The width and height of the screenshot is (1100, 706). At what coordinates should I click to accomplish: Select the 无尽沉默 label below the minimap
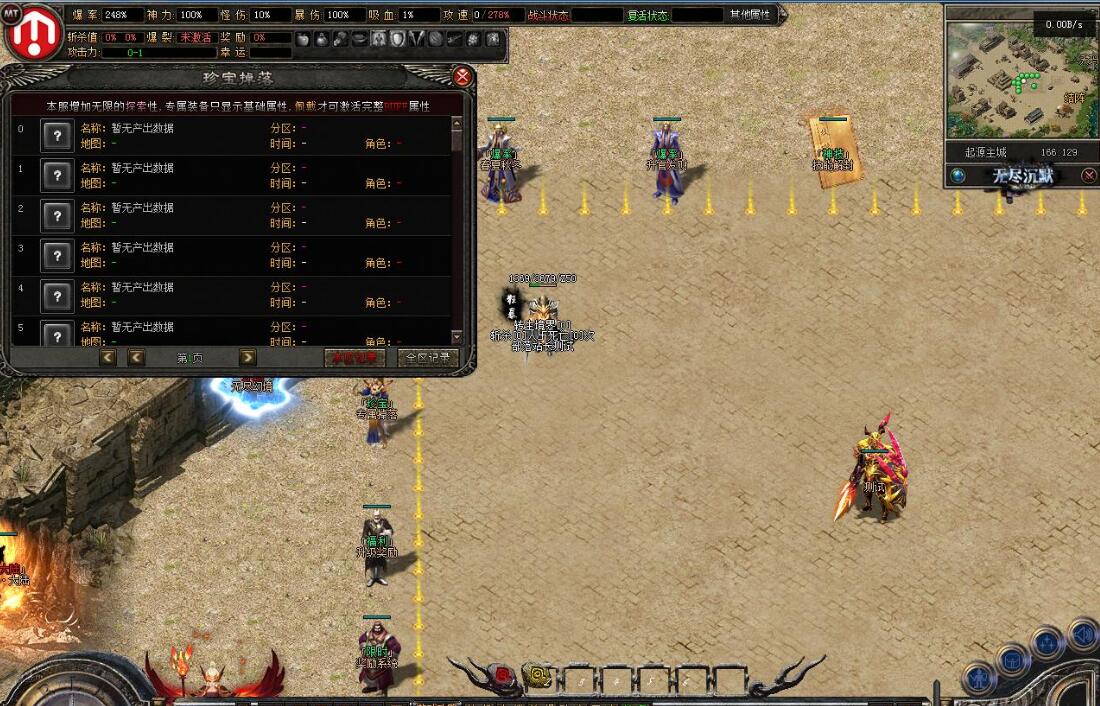click(1022, 176)
